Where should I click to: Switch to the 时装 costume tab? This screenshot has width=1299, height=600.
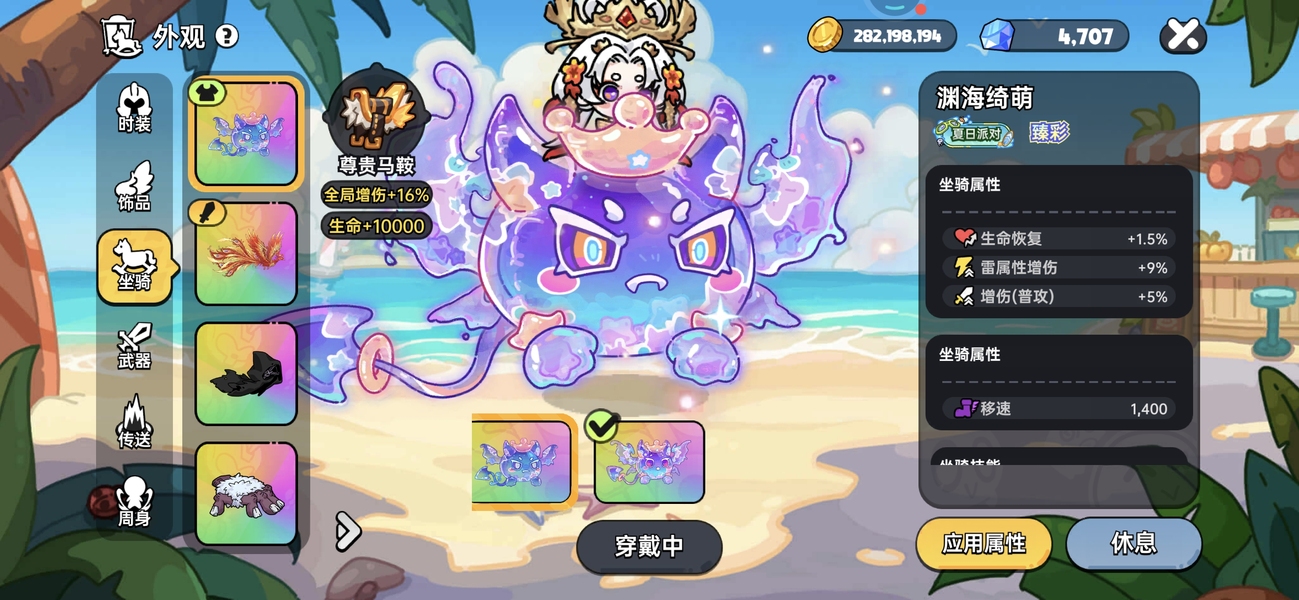(134, 109)
